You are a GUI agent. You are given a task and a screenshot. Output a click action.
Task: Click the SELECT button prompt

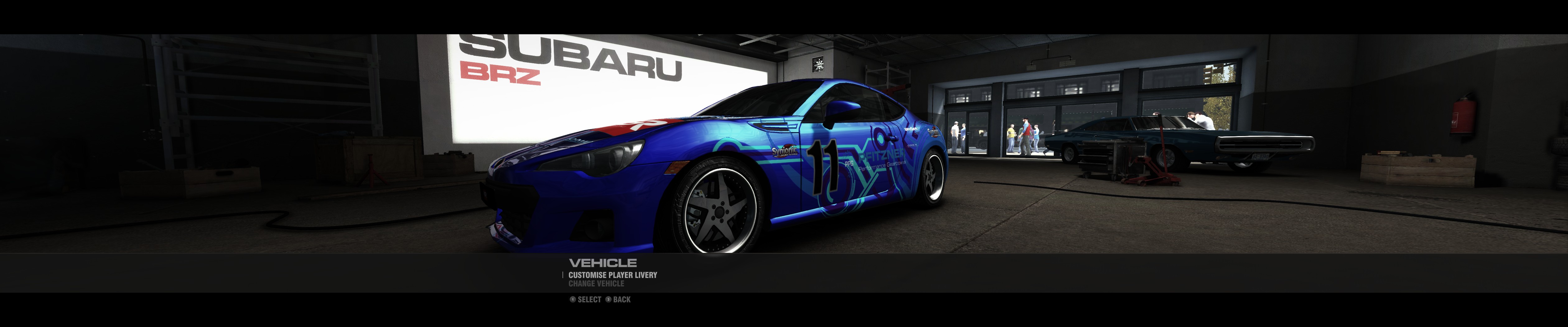(x=589, y=300)
